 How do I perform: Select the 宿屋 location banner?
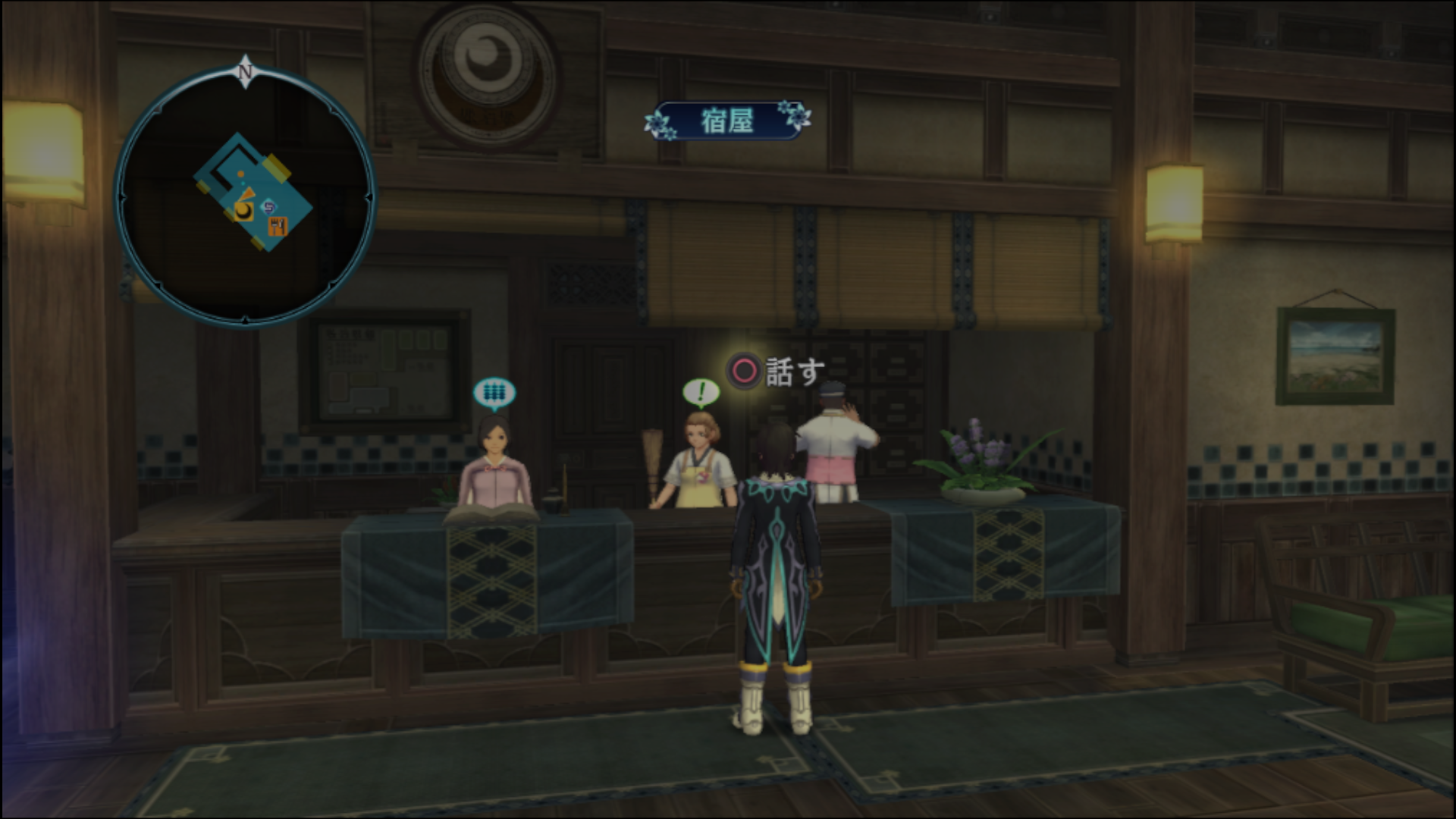pos(727,121)
